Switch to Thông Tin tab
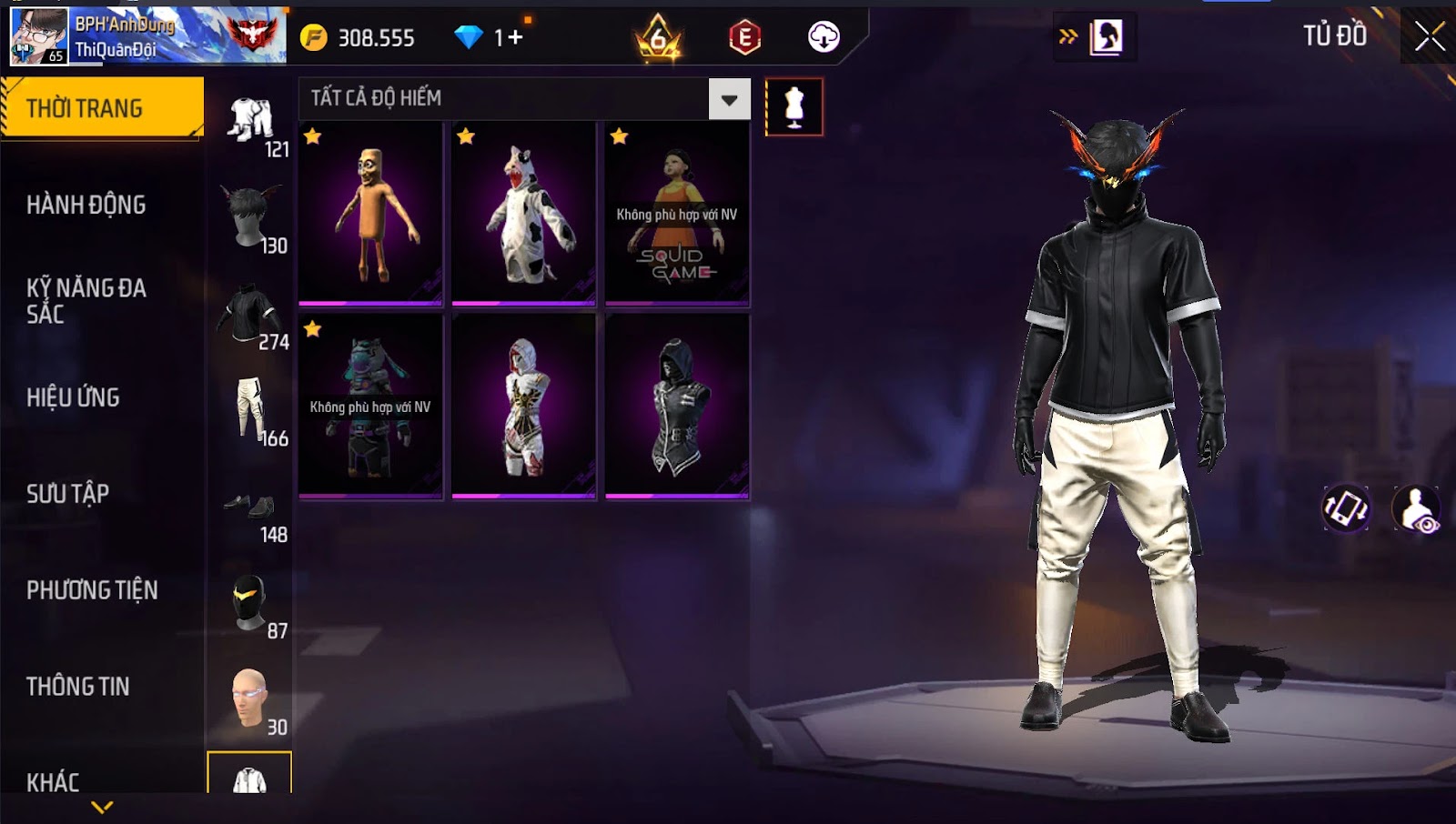Viewport: 1456px width, 824px height. click(x=78, y=687)
